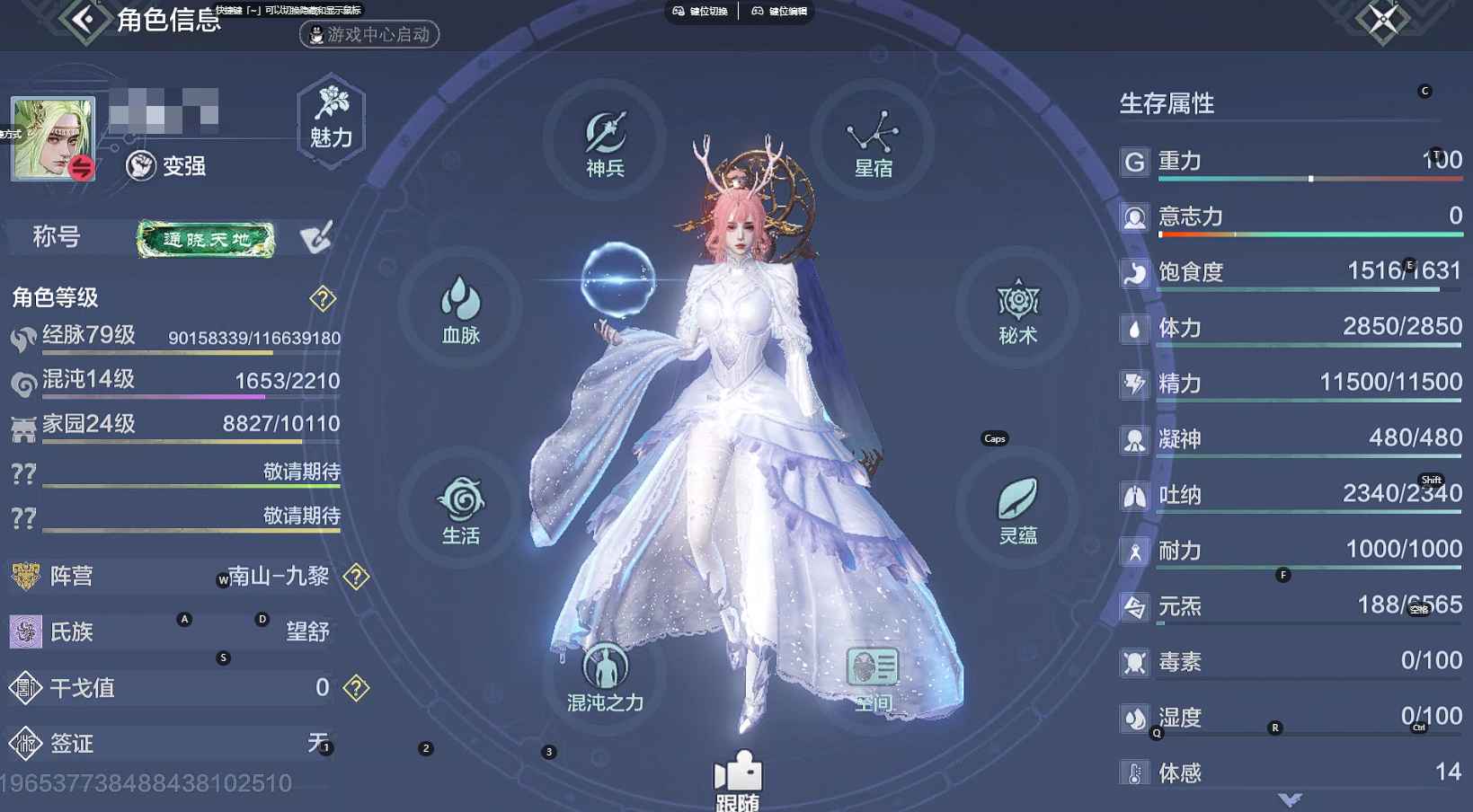The image size is (1473, 812).
Task: Open the 空间 space profile
Action: tap(873, 677)
